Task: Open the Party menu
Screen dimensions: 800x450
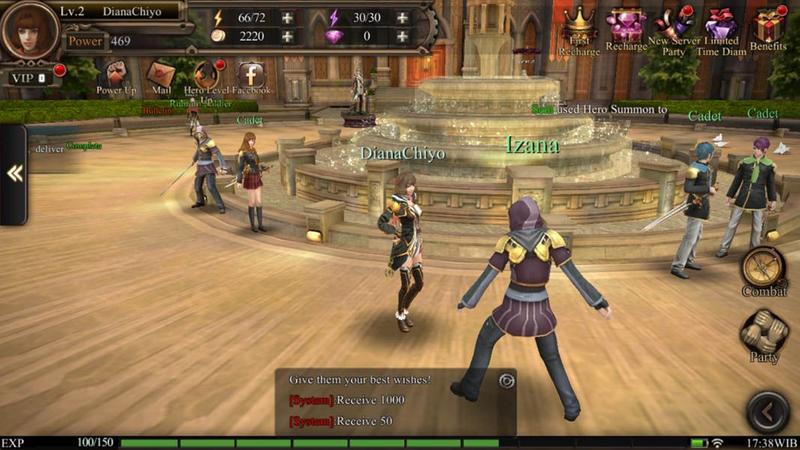Action: tap(764, 334)
